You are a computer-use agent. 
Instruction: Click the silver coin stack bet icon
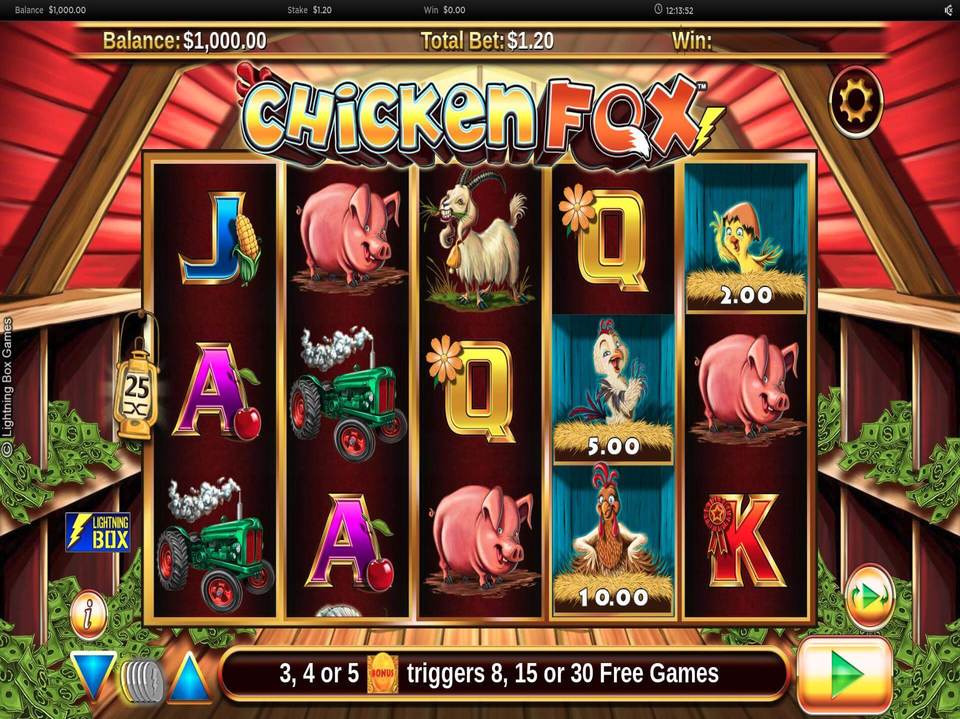tap(141, 679)
